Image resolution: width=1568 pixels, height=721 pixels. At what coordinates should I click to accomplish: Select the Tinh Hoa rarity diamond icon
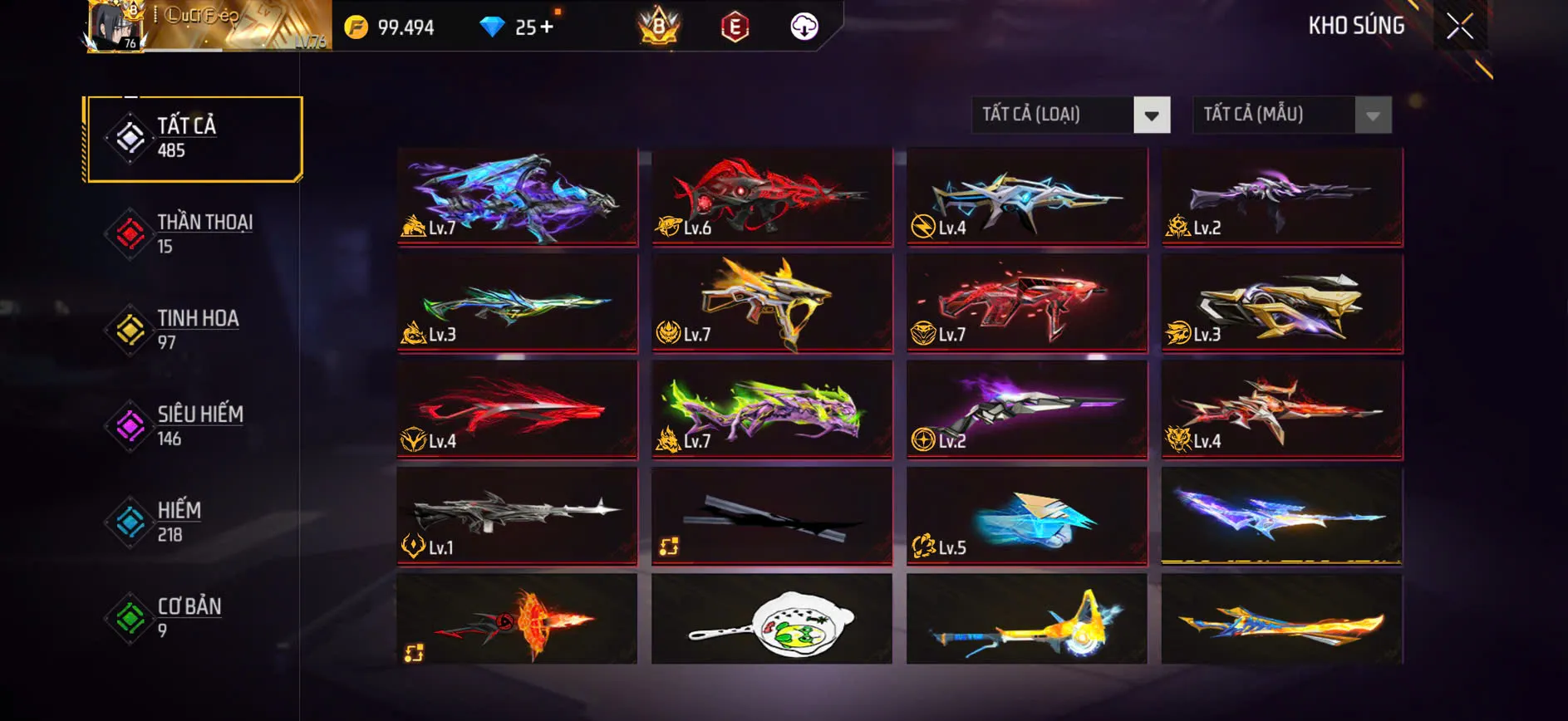(129, 330)
